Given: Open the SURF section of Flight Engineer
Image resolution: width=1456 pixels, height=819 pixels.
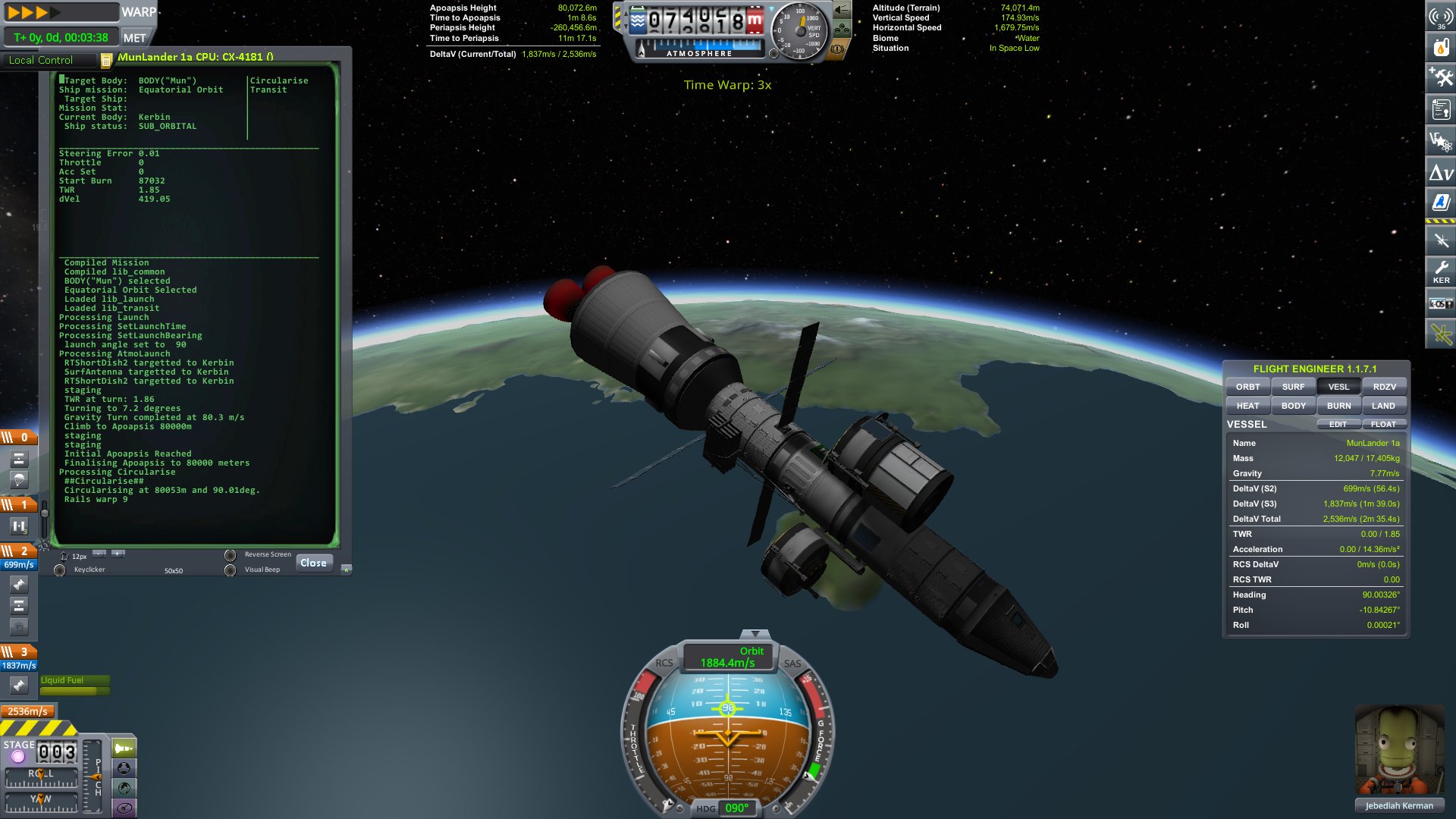Looking at the screenshot, I should tap(1293, 387).
